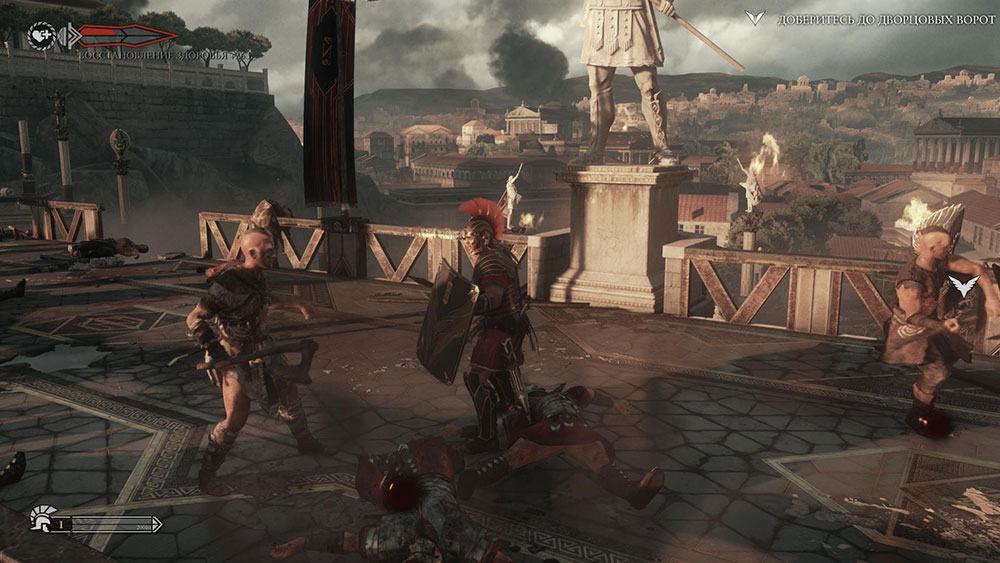Click the centurion helmet rank icon
The width and height of the screenshot is (1000, 563).
[40, 521]
